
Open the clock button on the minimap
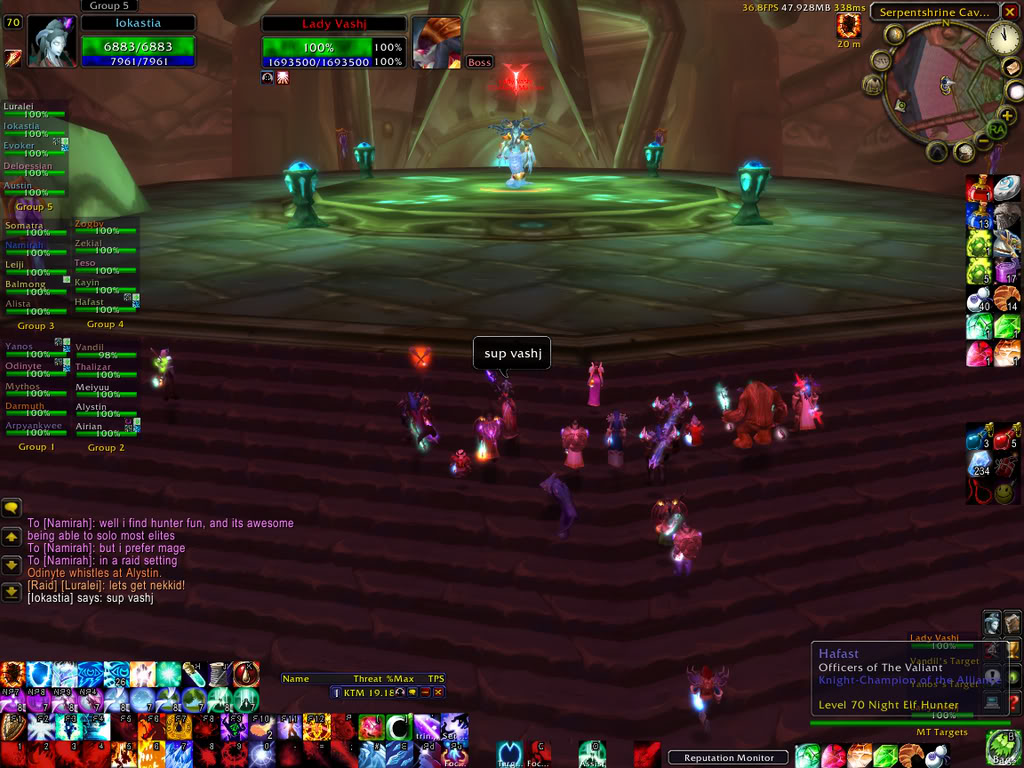coord(1003,38)
